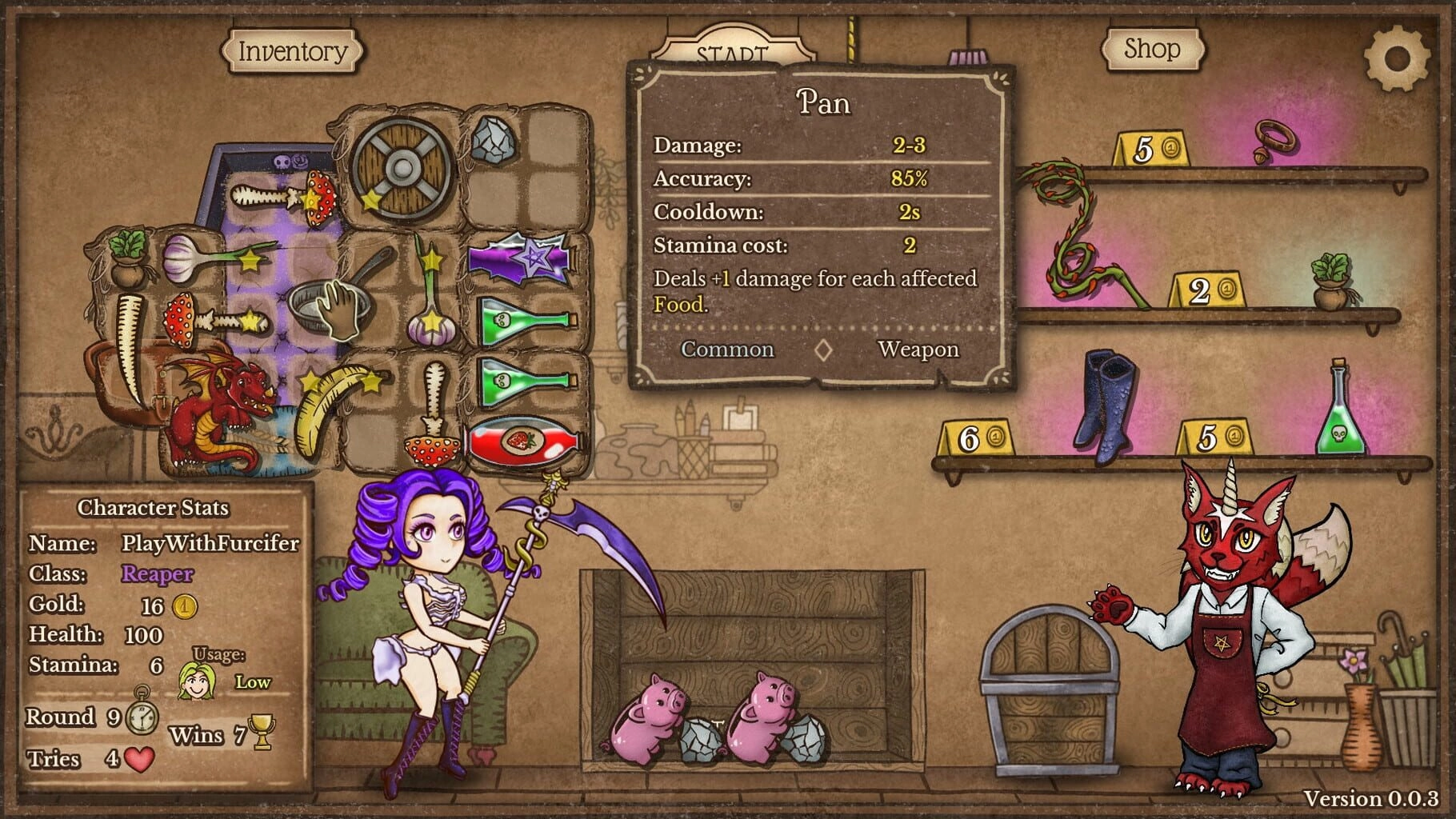Viewport: 1456px width, 819px height.
Task: Select the round wooden shield in inventory
Action: pyautogui.click(x=402, y=169)
